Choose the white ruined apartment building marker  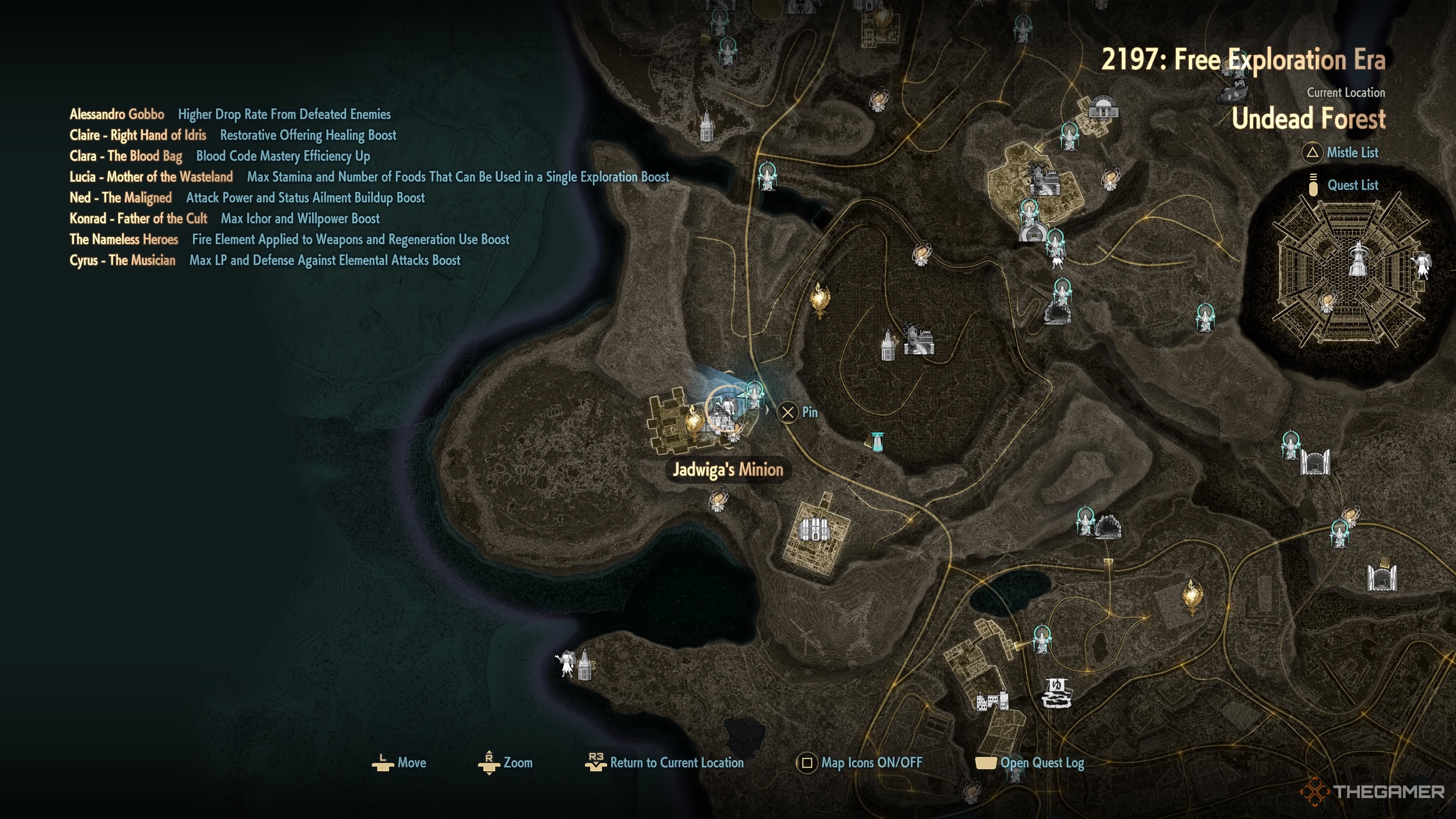(x=992, y=701)
